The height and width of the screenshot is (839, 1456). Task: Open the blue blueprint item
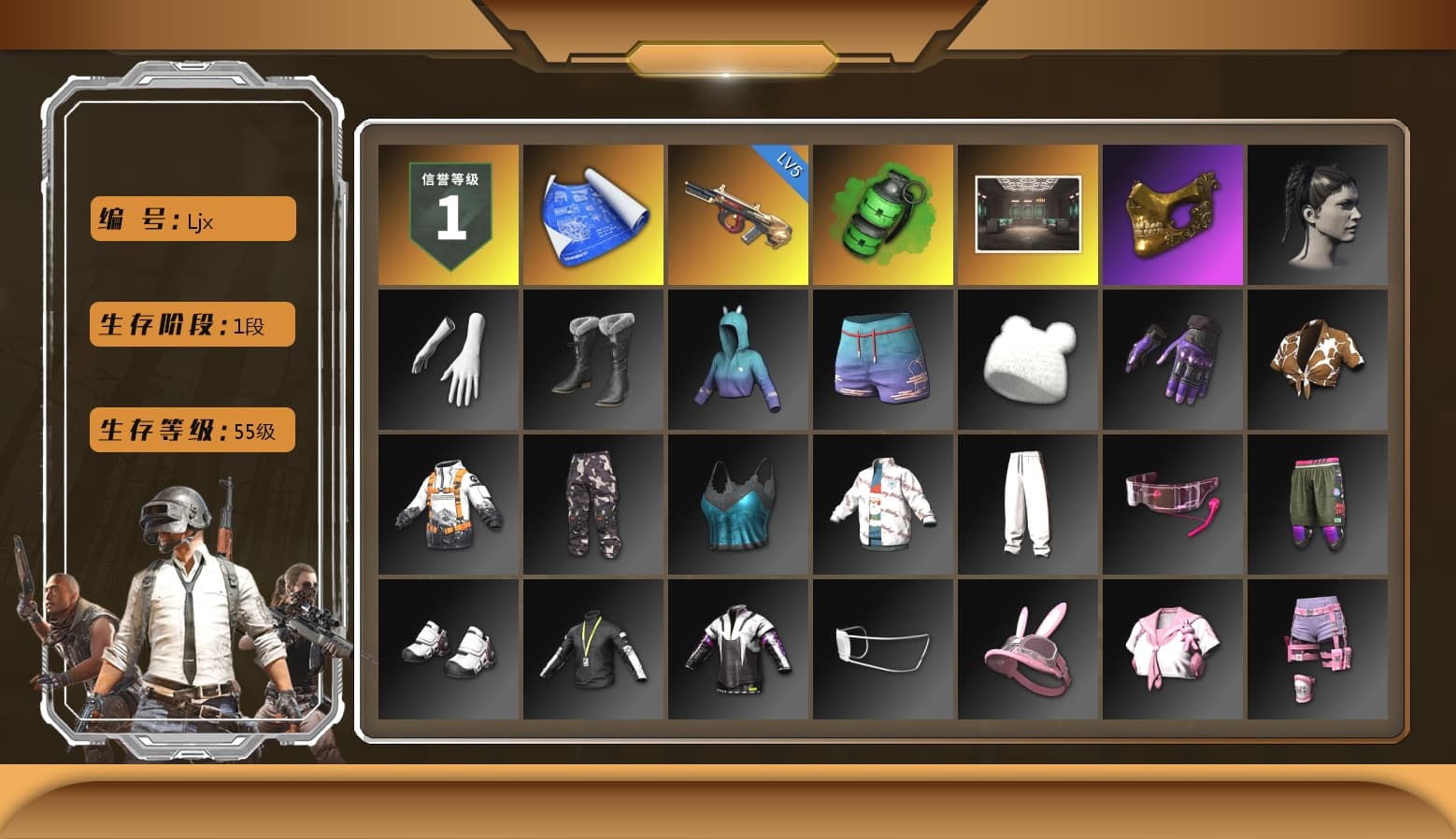tap(592, 213)
